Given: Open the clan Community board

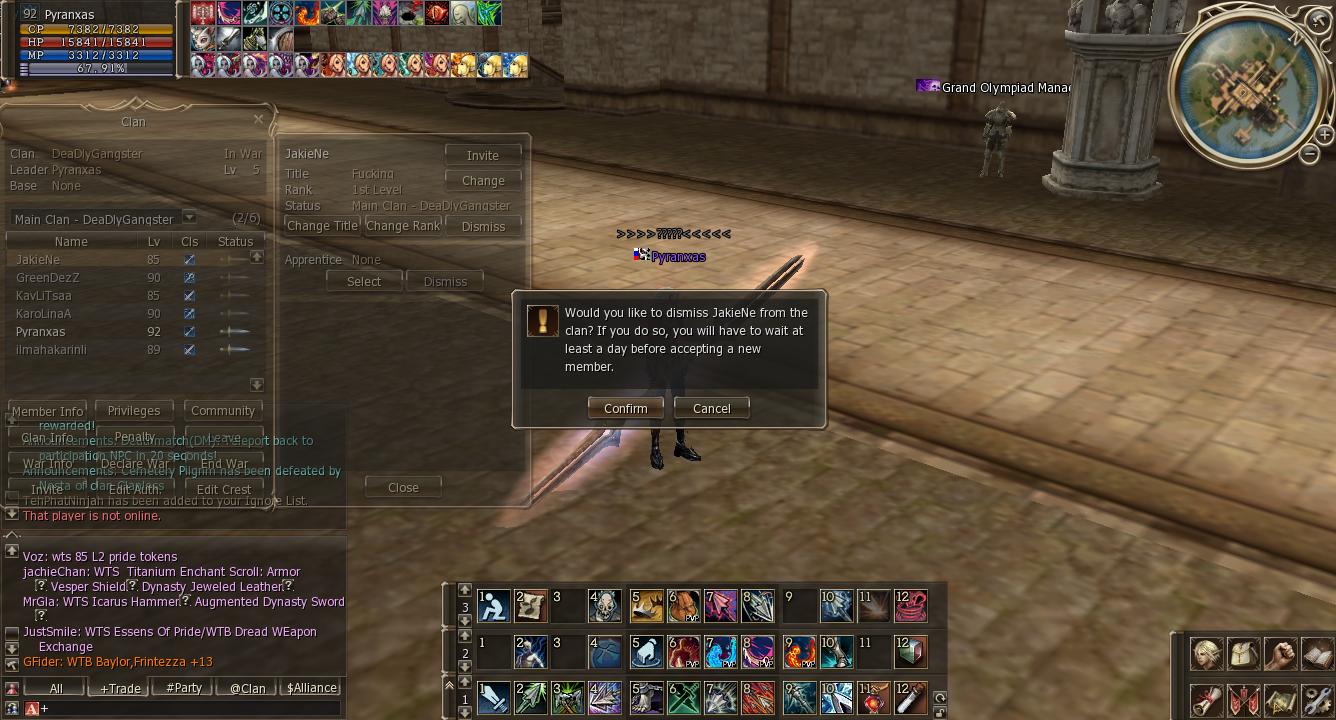Looking at the screenshot, I should click(x=222, y=411).
